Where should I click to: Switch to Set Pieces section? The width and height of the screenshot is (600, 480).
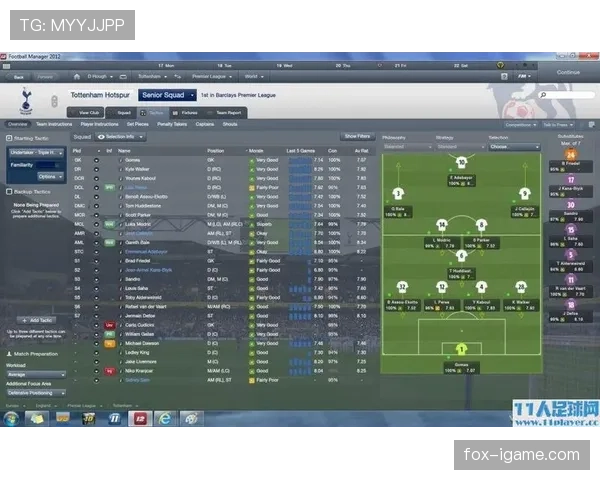[x=138, y=124]
